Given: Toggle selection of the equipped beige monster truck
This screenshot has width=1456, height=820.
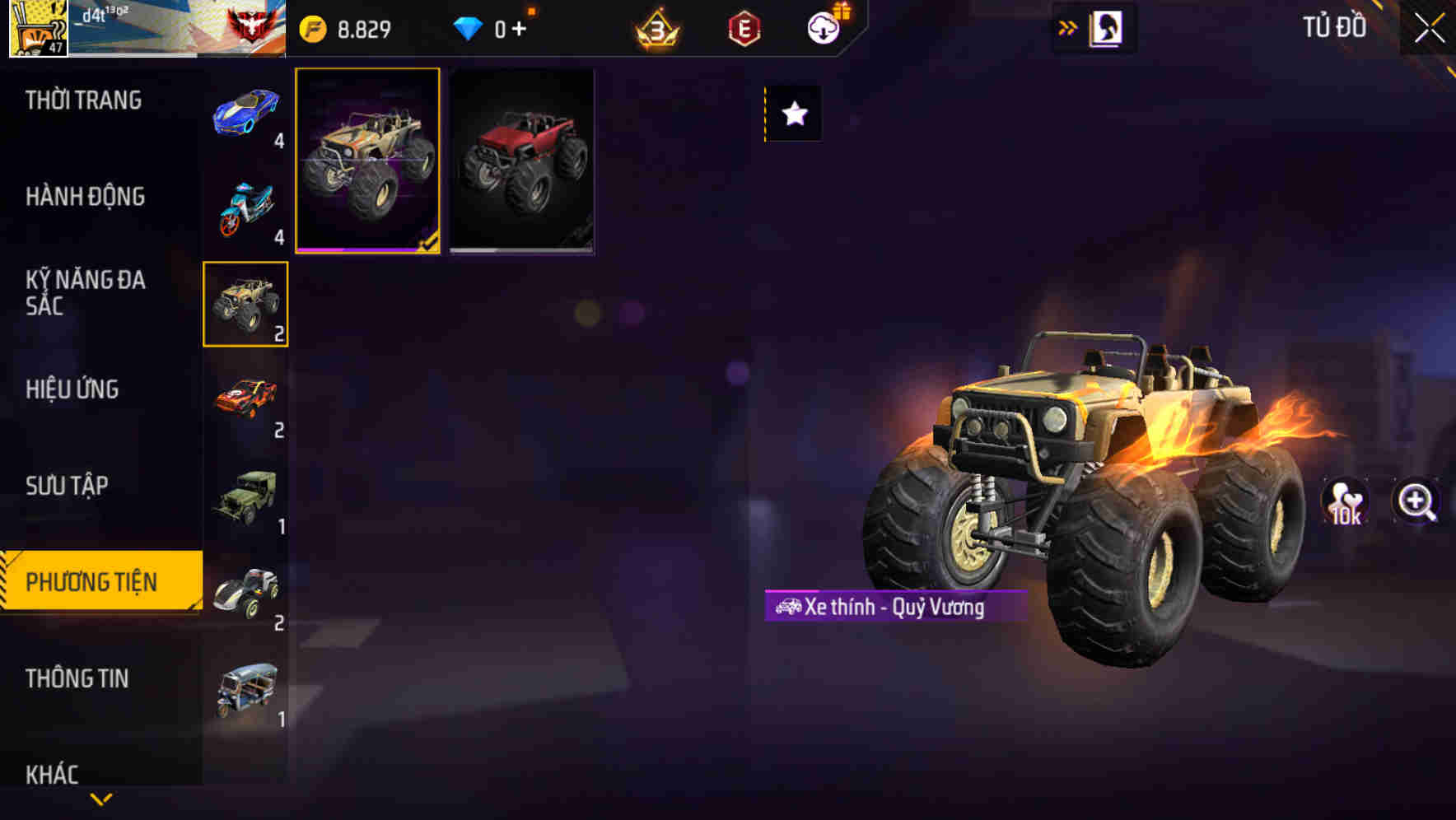Looking at the screenshot, I should [x=368, y=162].
